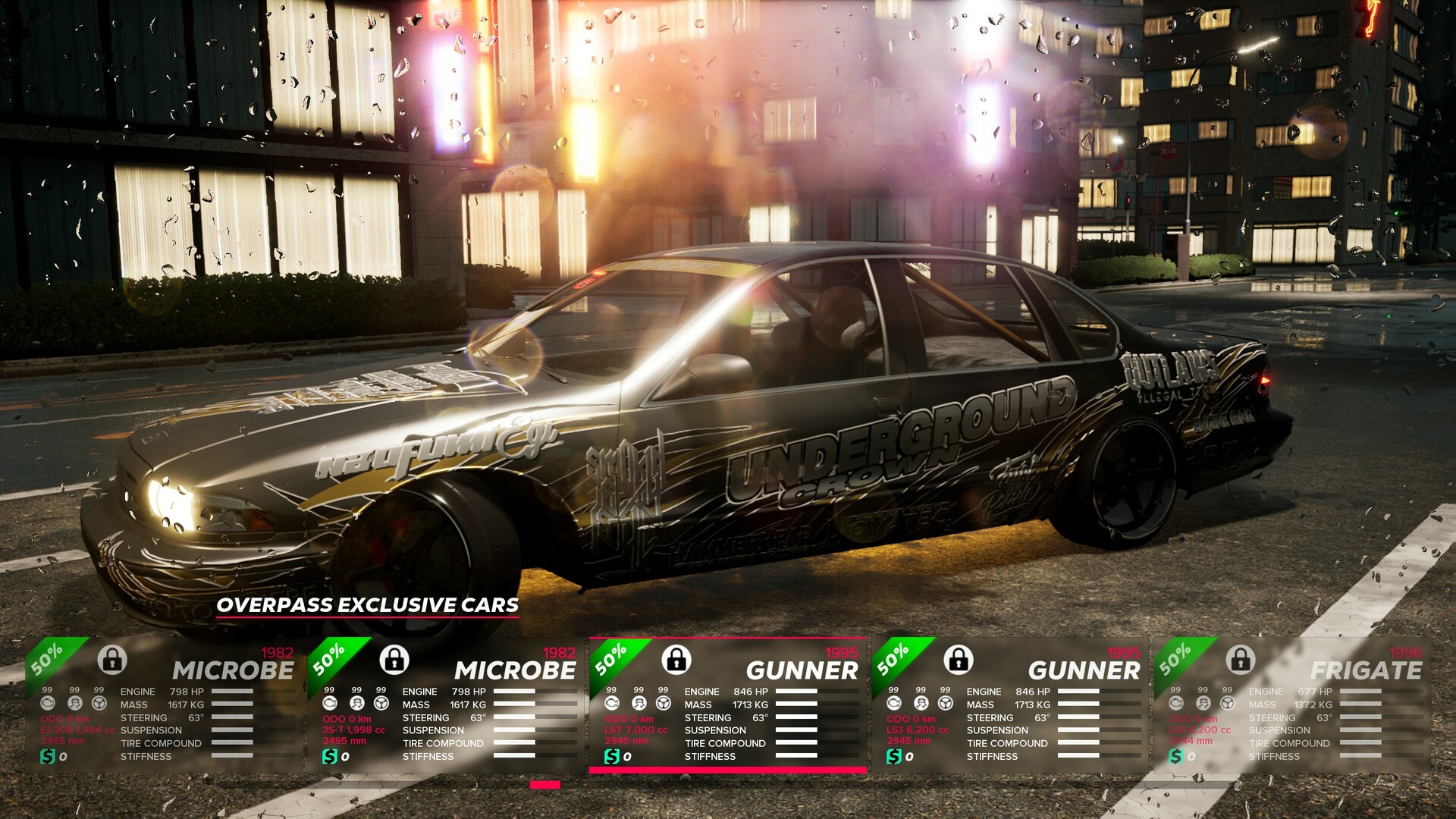This screenshot has height=819, width=1456.
Task: Click the lock icon on the 1982 Microbe card
Action: (113, 661)
